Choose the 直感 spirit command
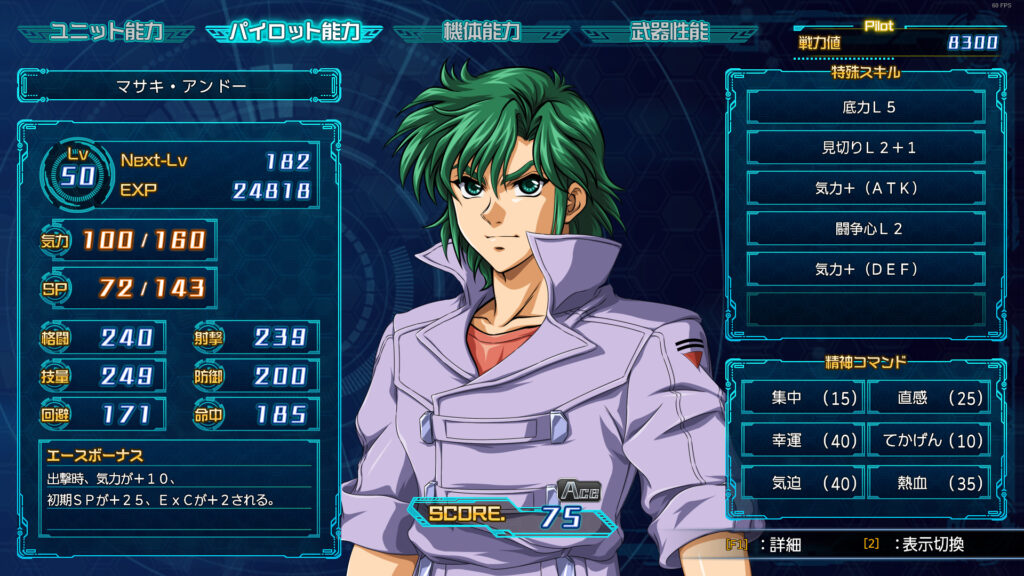The width and height of the screenshot is (1024, 576). click(928, 398)
